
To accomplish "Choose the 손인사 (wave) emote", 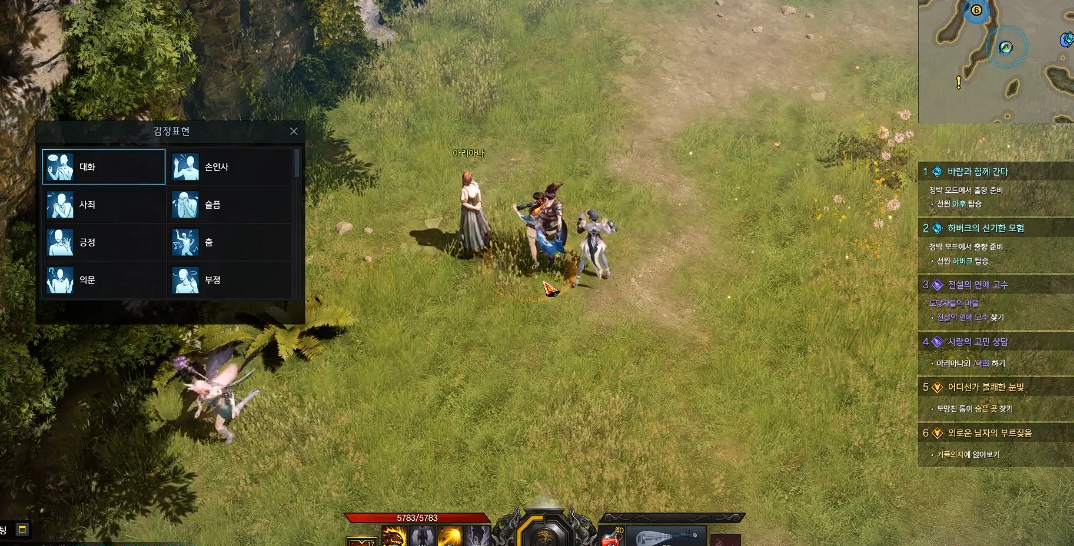I will [x=229, y=167].
